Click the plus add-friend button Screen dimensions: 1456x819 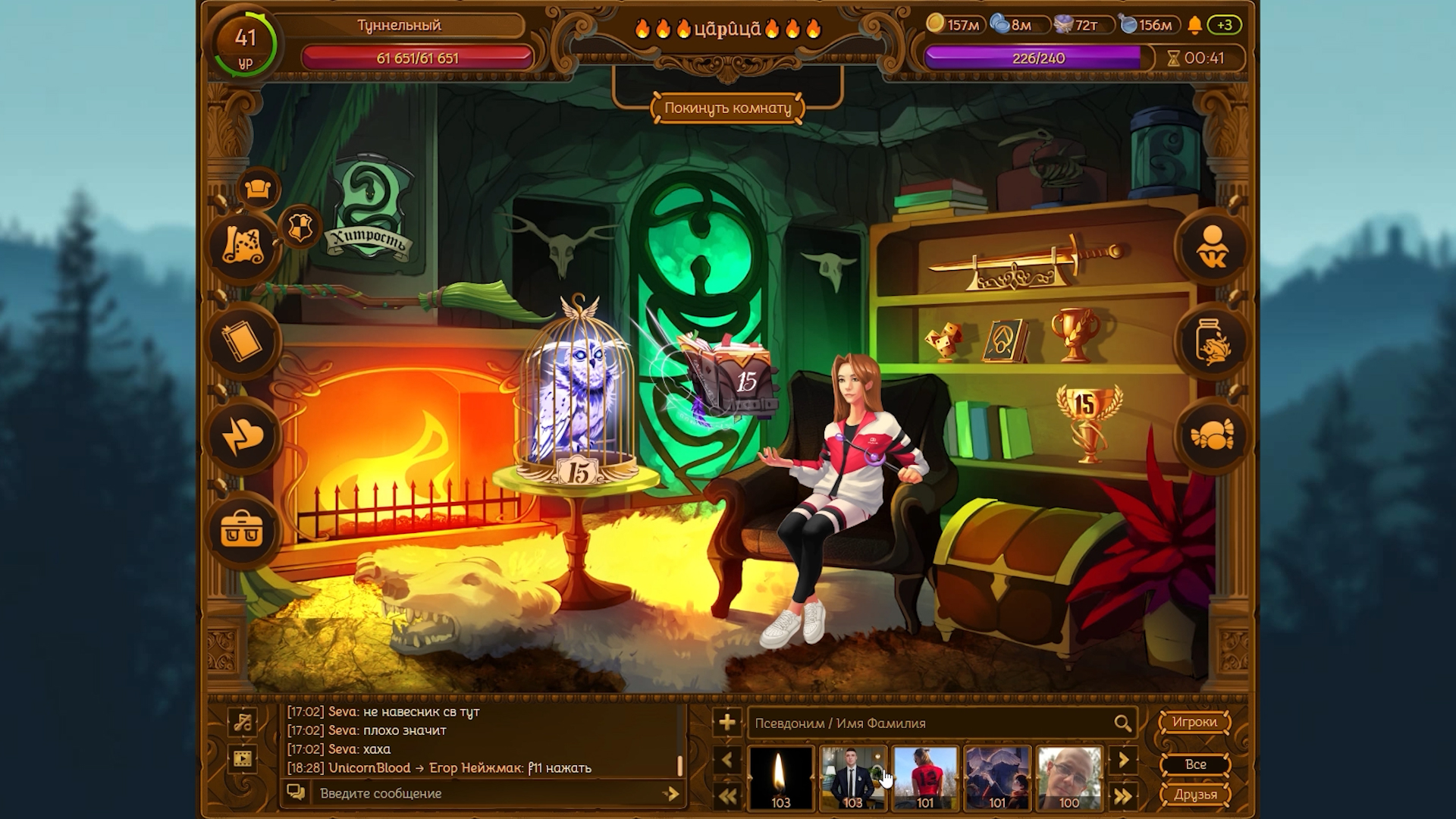point(726,723)
